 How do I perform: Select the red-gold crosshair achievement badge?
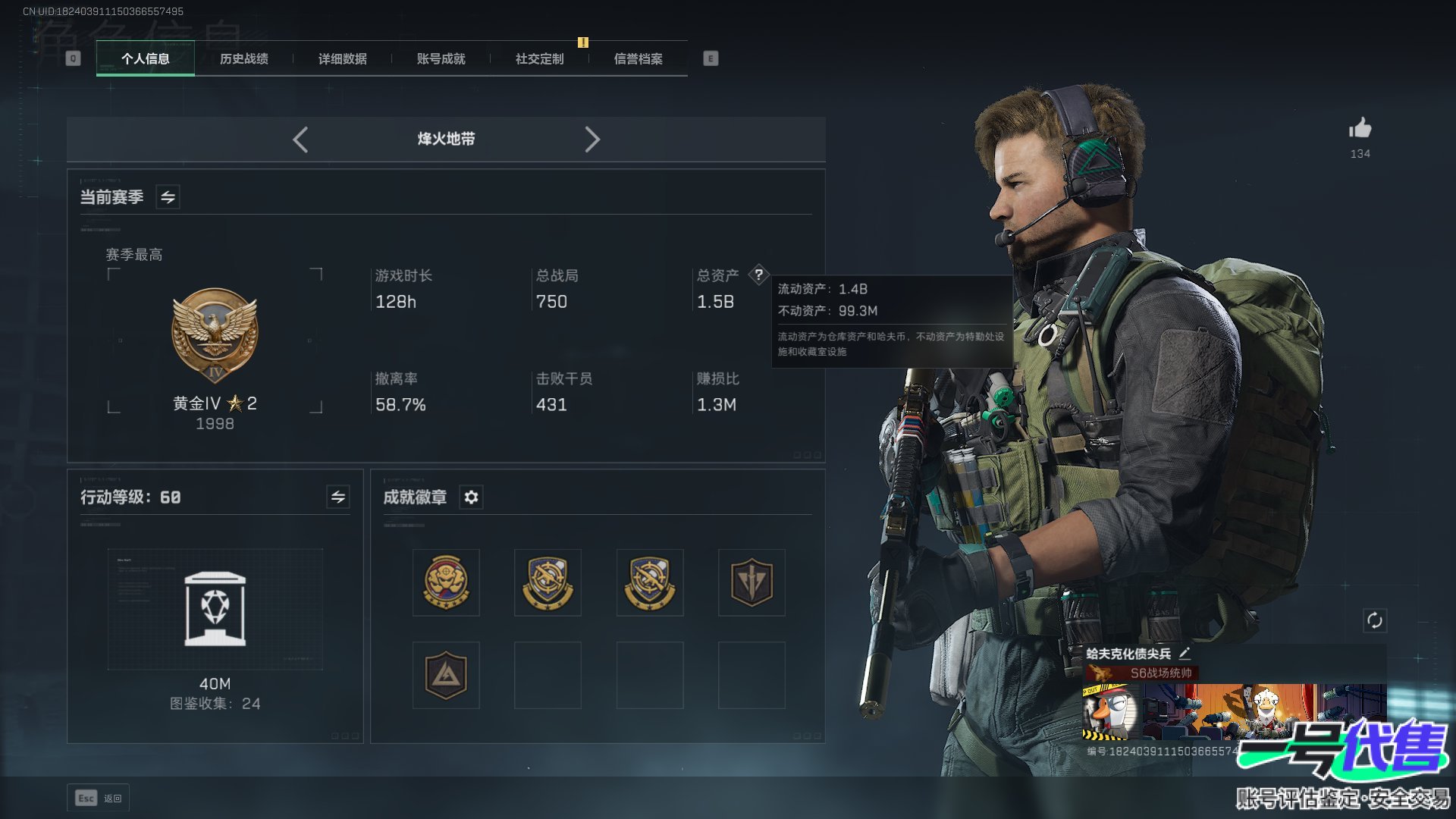click(446, 582)
